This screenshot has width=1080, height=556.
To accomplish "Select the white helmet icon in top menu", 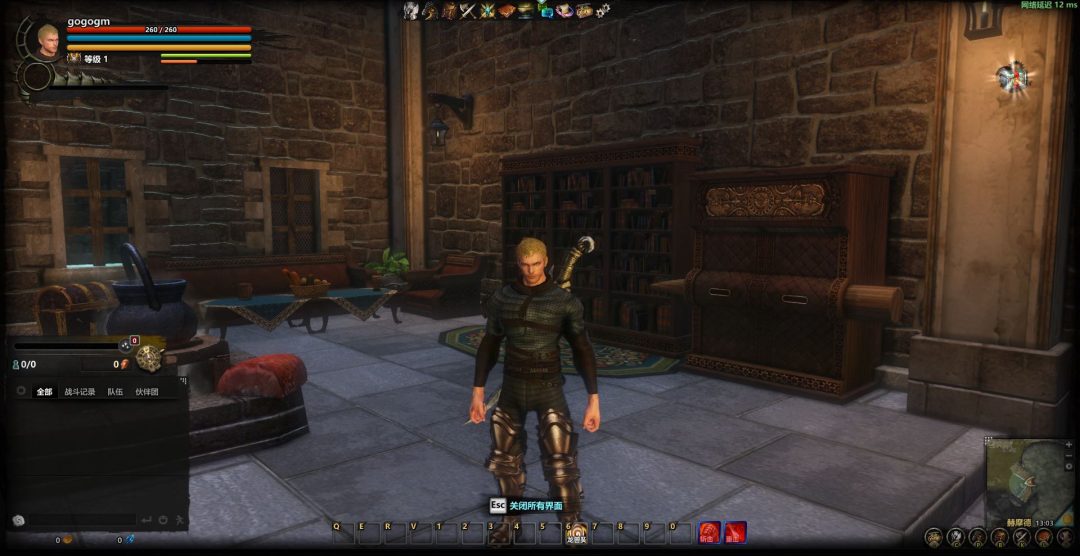I will (410, 11).
